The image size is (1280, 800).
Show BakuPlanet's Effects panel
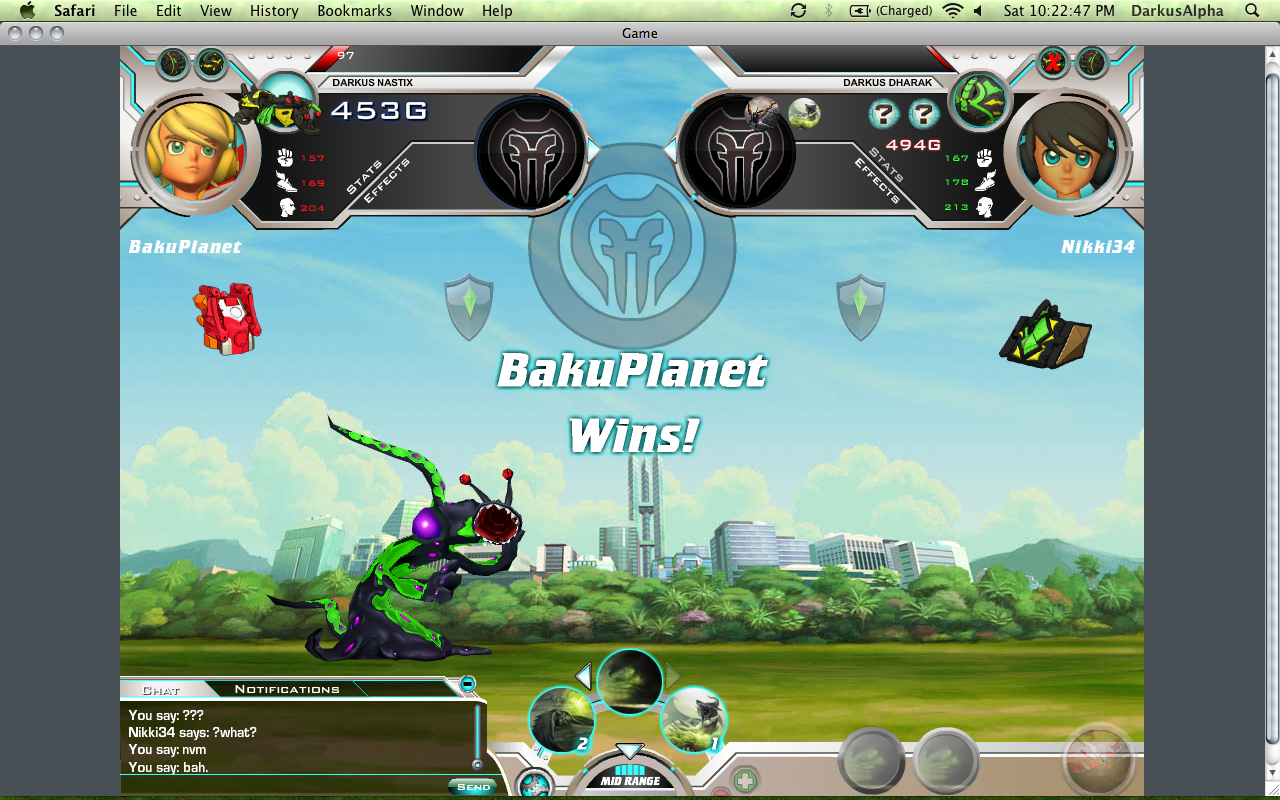point(384,181)
